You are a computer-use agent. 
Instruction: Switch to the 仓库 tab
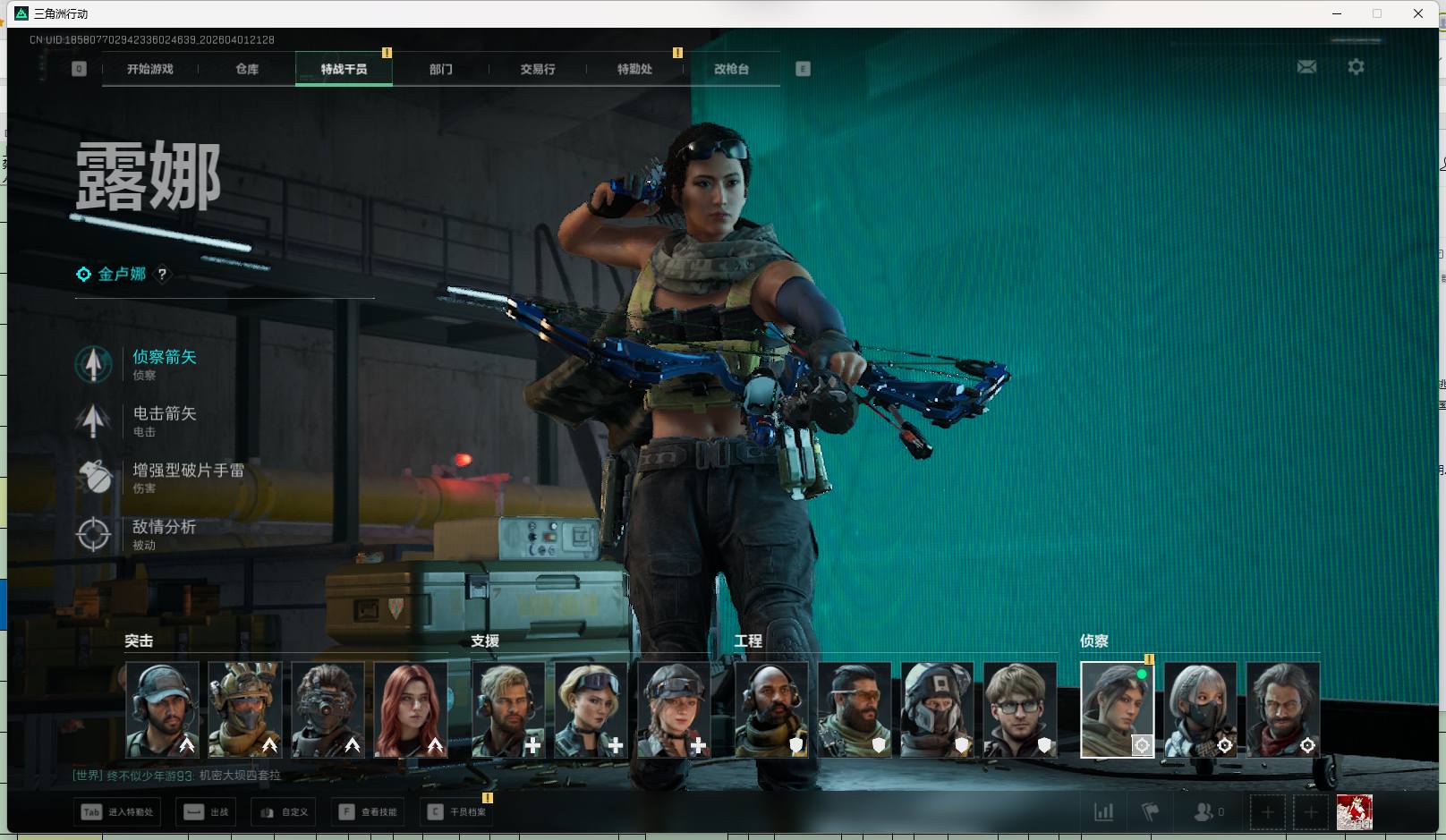click(x=247, y=69)
